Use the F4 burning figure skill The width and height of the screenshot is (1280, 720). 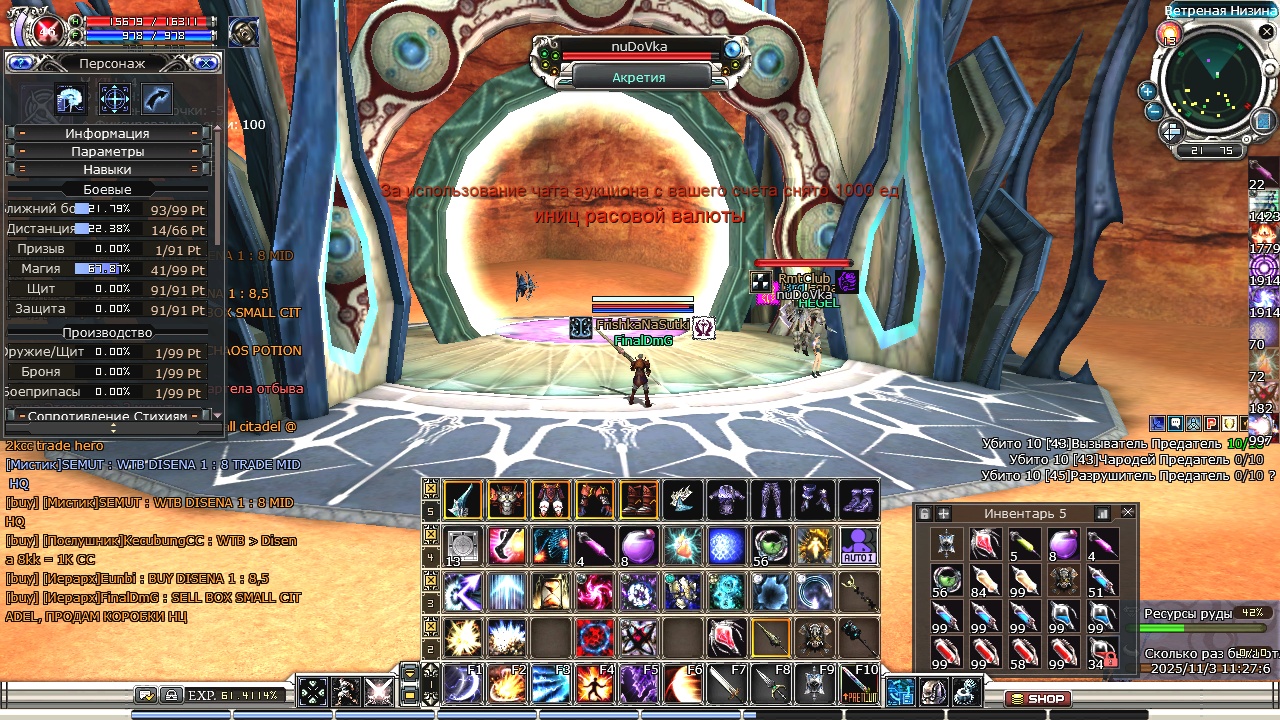point(594,684)
